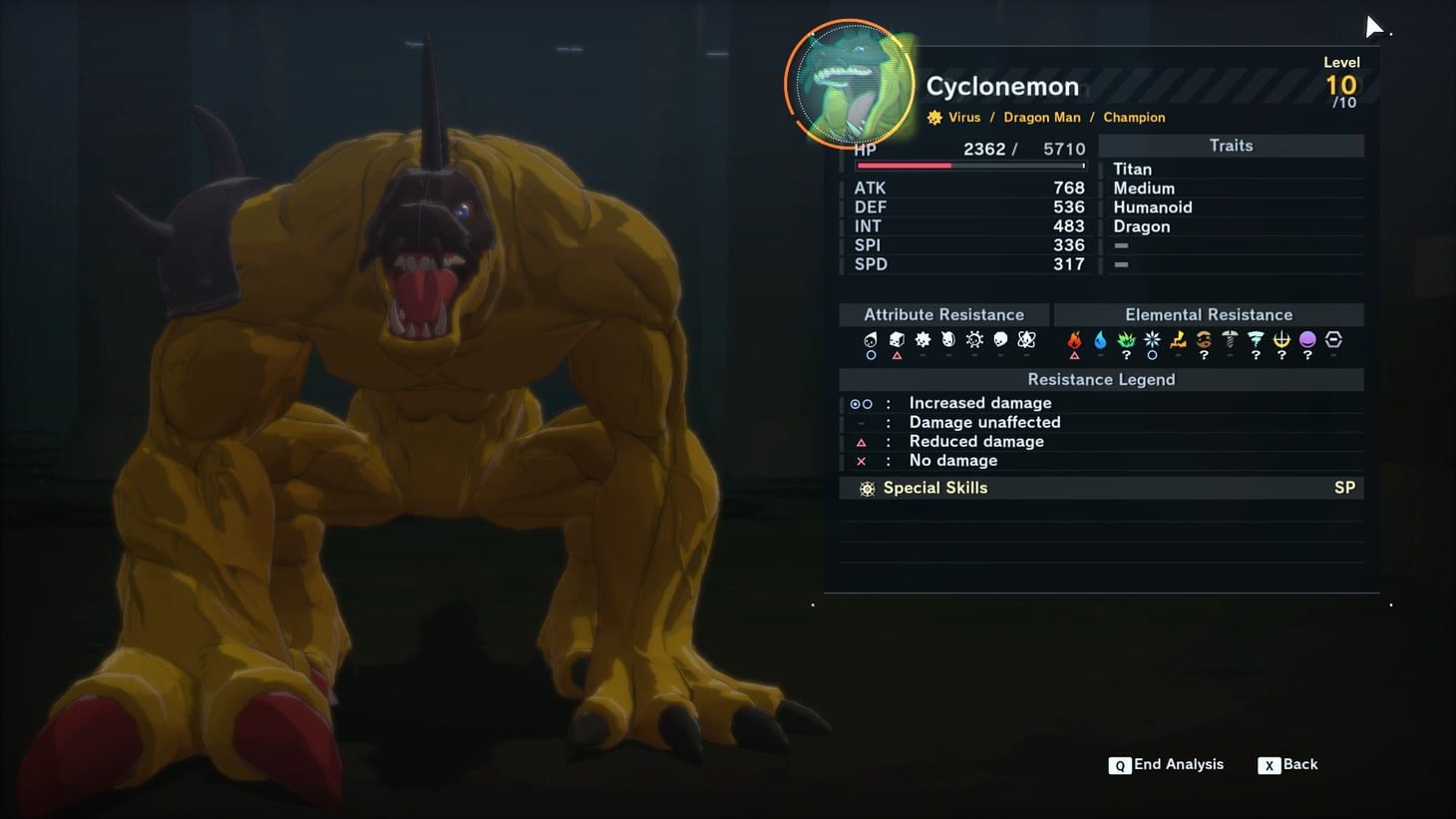Select the skull icon in Attribute Resistance
Image resolution: width=1456 pixels, height=819 pixels.
pos(1000,339)
